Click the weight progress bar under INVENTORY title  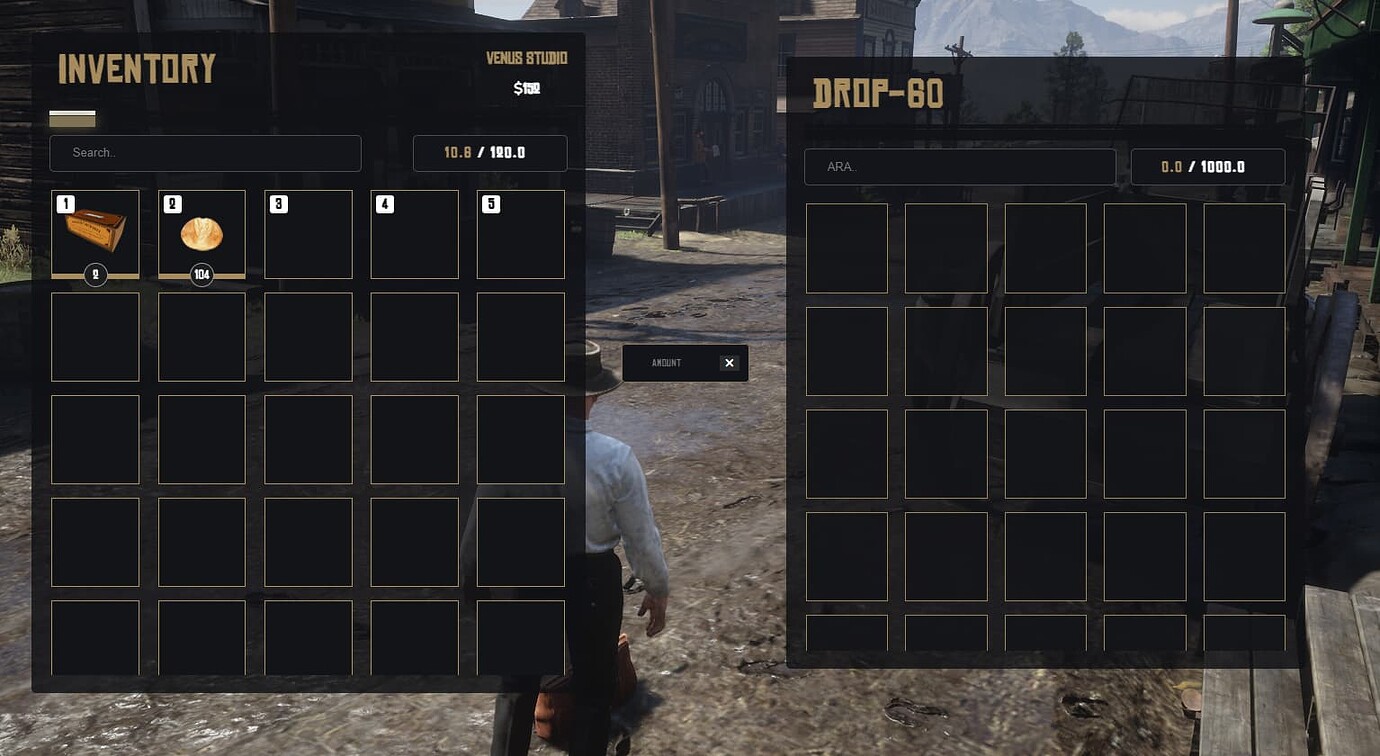(72, 118)
